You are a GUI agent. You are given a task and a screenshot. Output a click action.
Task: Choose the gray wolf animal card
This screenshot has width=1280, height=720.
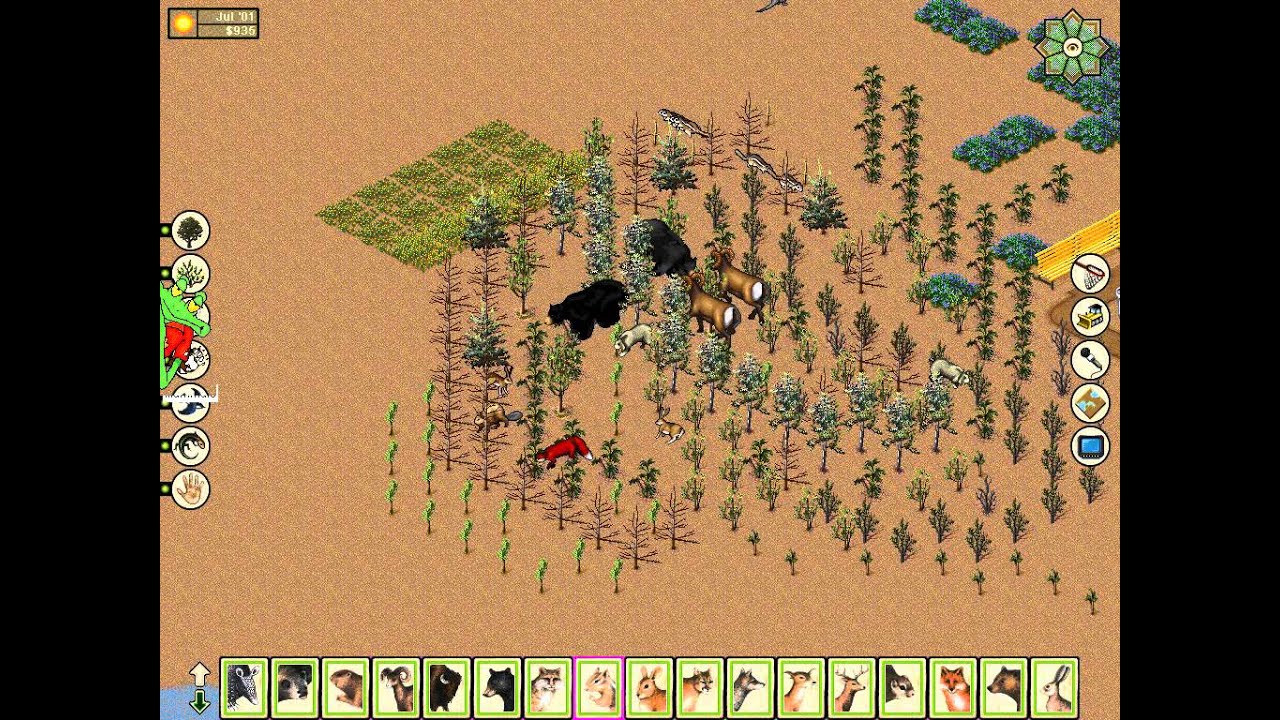point(750,687)
